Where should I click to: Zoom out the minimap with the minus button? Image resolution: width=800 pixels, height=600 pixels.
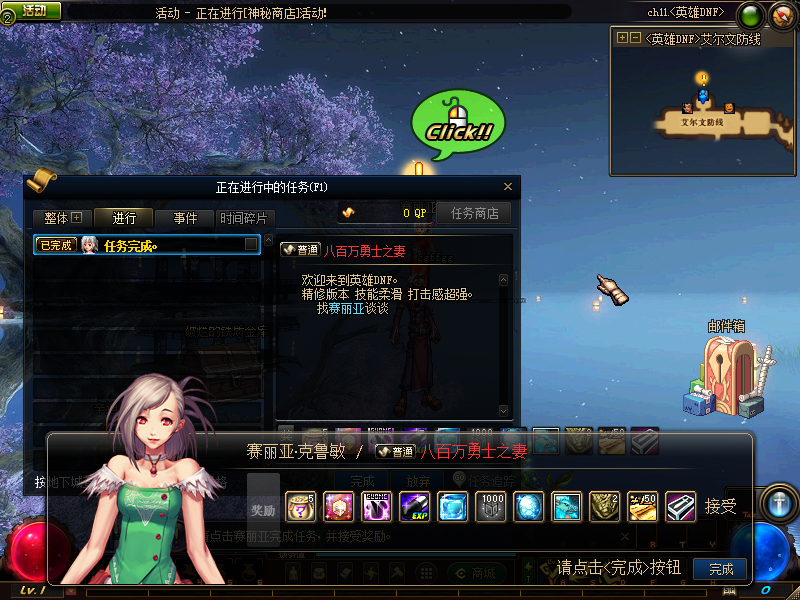635,38
